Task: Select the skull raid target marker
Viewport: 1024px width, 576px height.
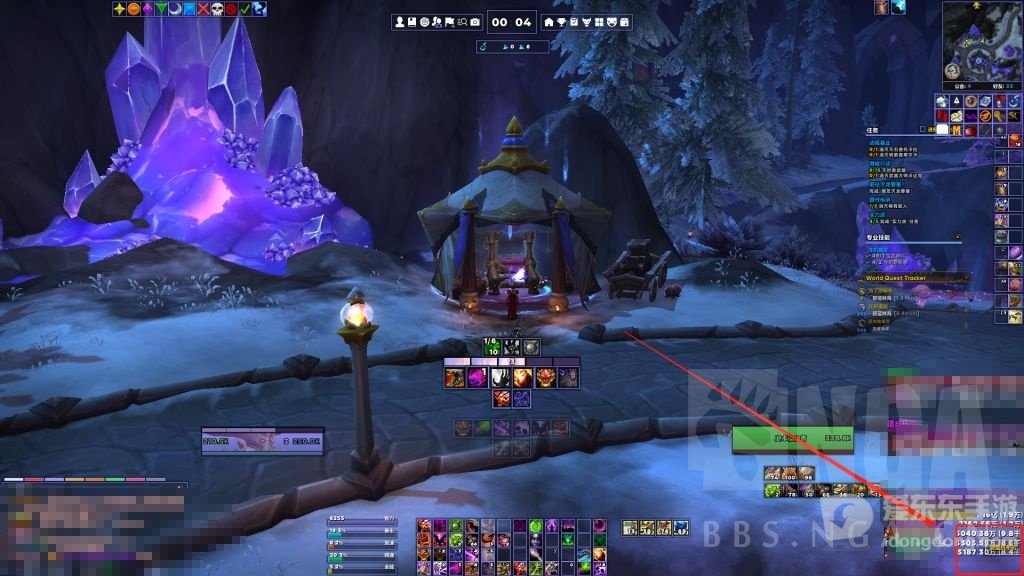Action: (217, 9)
